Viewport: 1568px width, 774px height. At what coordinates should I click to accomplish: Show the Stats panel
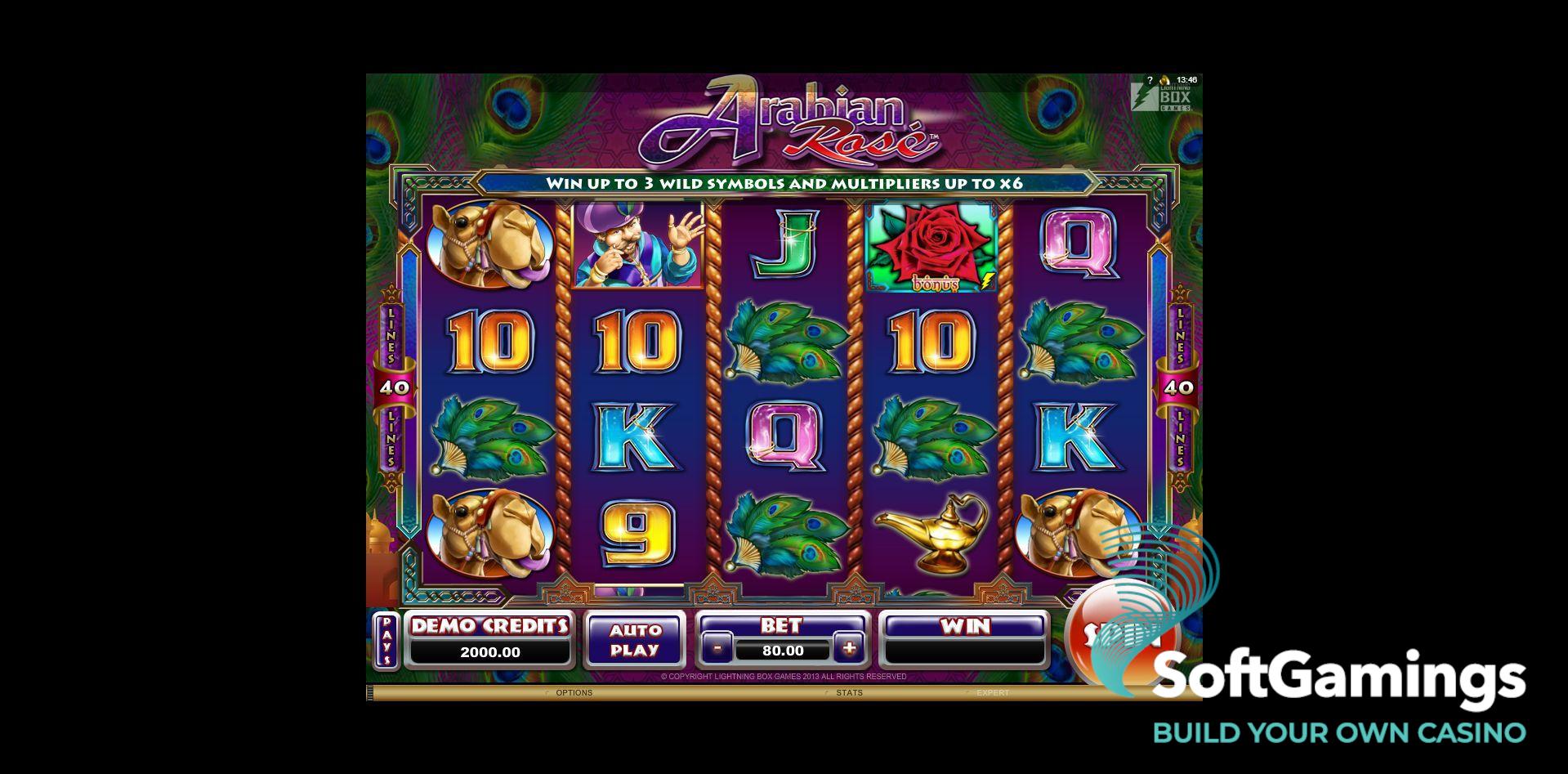(849, 693)
